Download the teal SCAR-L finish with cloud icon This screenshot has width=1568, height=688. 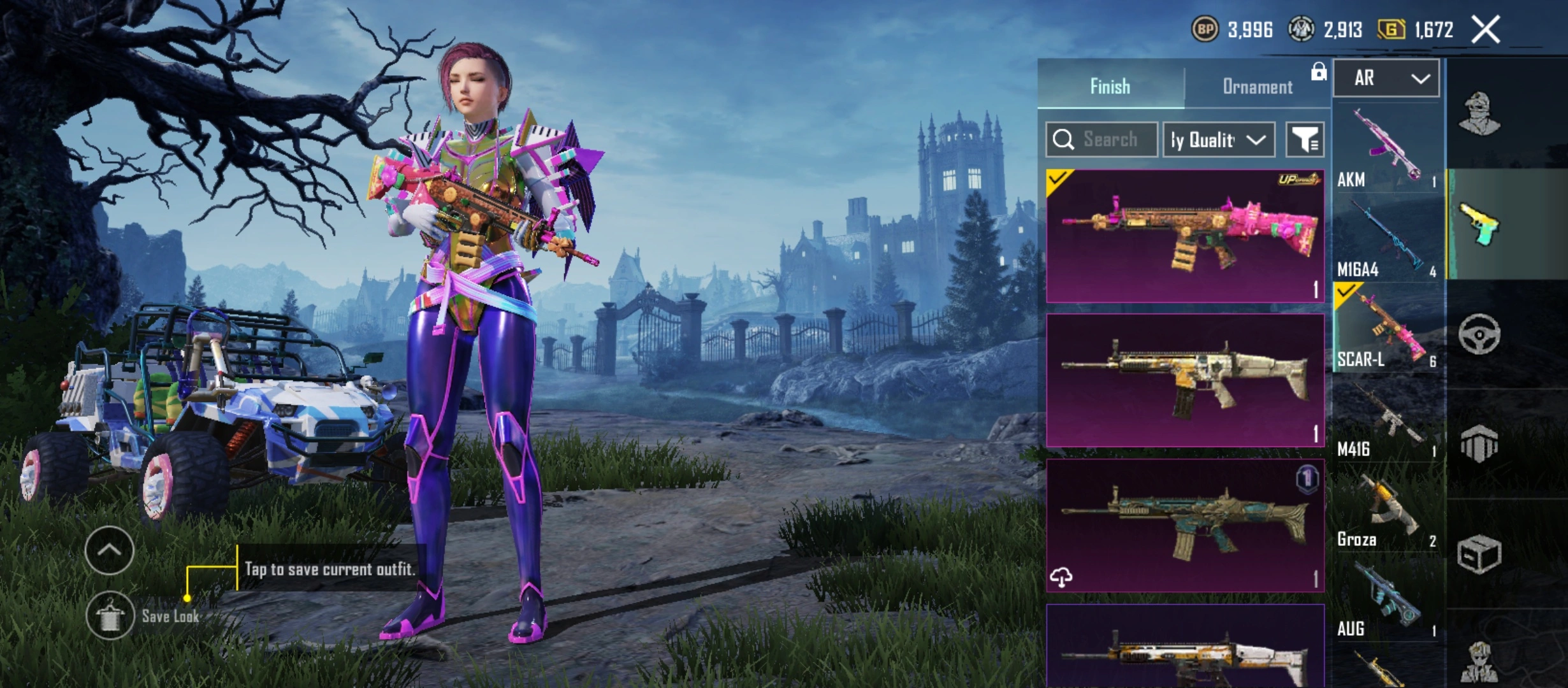tap(1061, 577)
